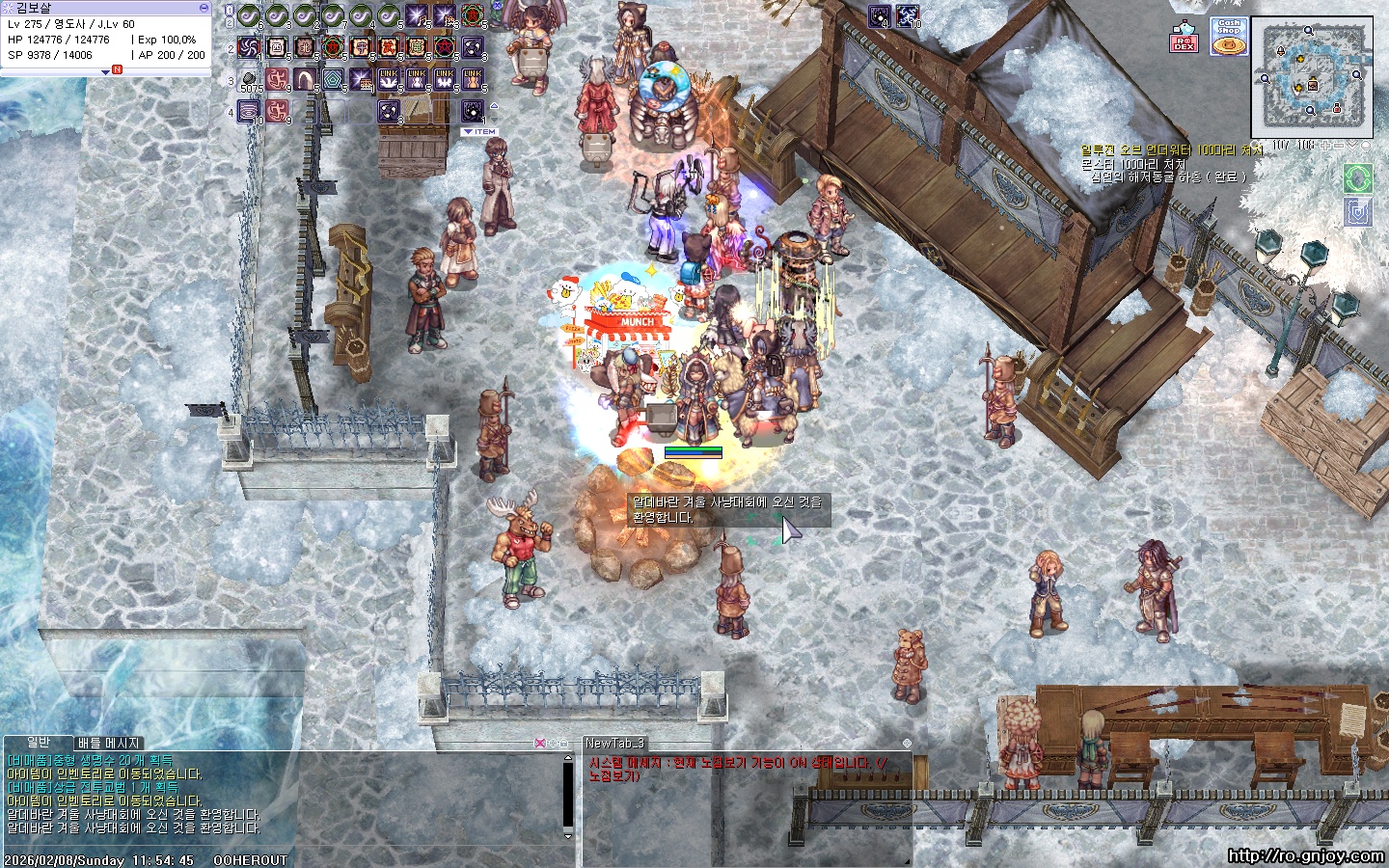This screenshot has height=868, width=1389.
Task: Switch to the 배틀 메시지 chat tab
Action: (x=109, y=743)
